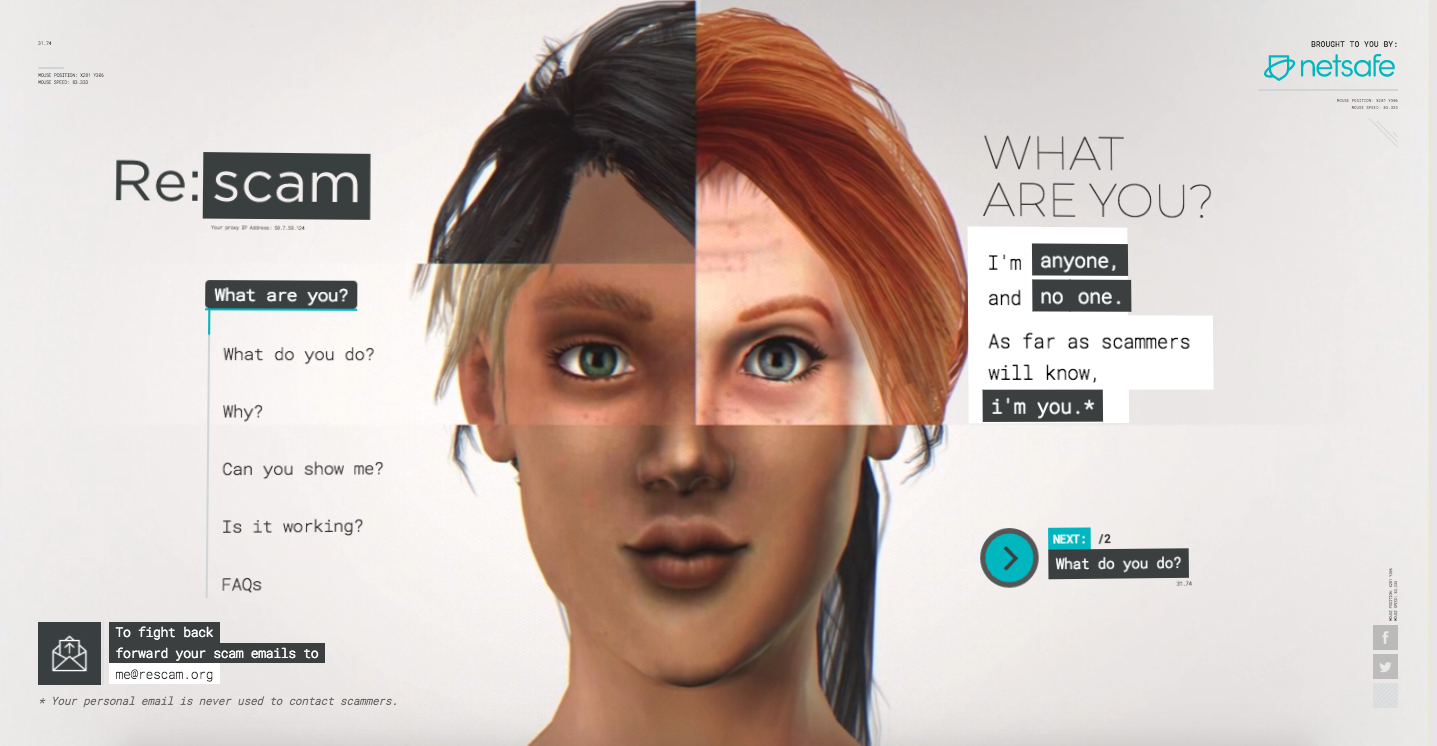Open the "Is it working?" section
The height and width of the screenshot is (746, 1437).
click(x=292, y=526)
